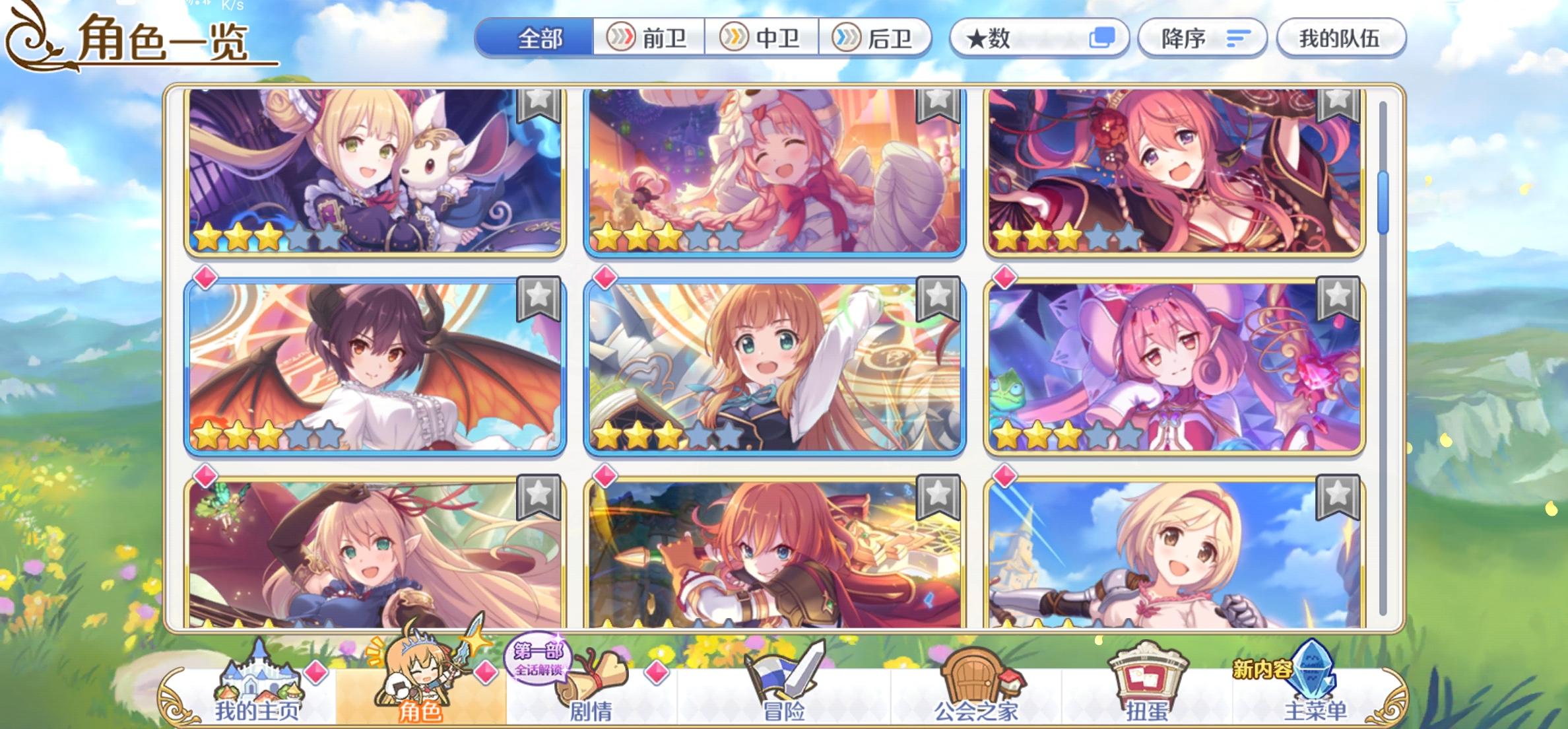The height and width of the screenshot is (729, 1568).
Task: Toggle favorite star on the demon-winged girl card
Action: tap(539, 298)
